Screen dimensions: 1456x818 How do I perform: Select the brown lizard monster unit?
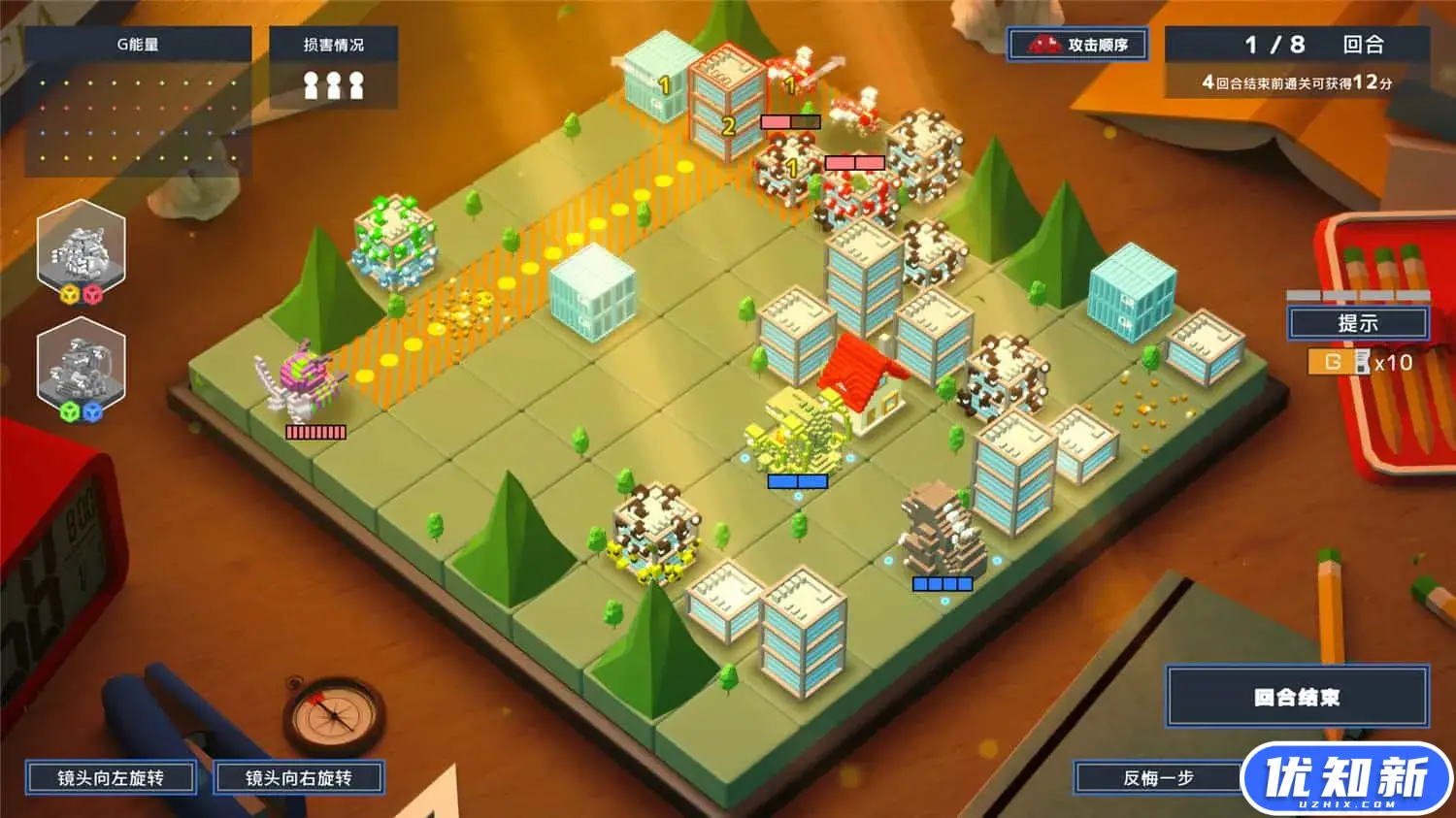click(940, 531)
